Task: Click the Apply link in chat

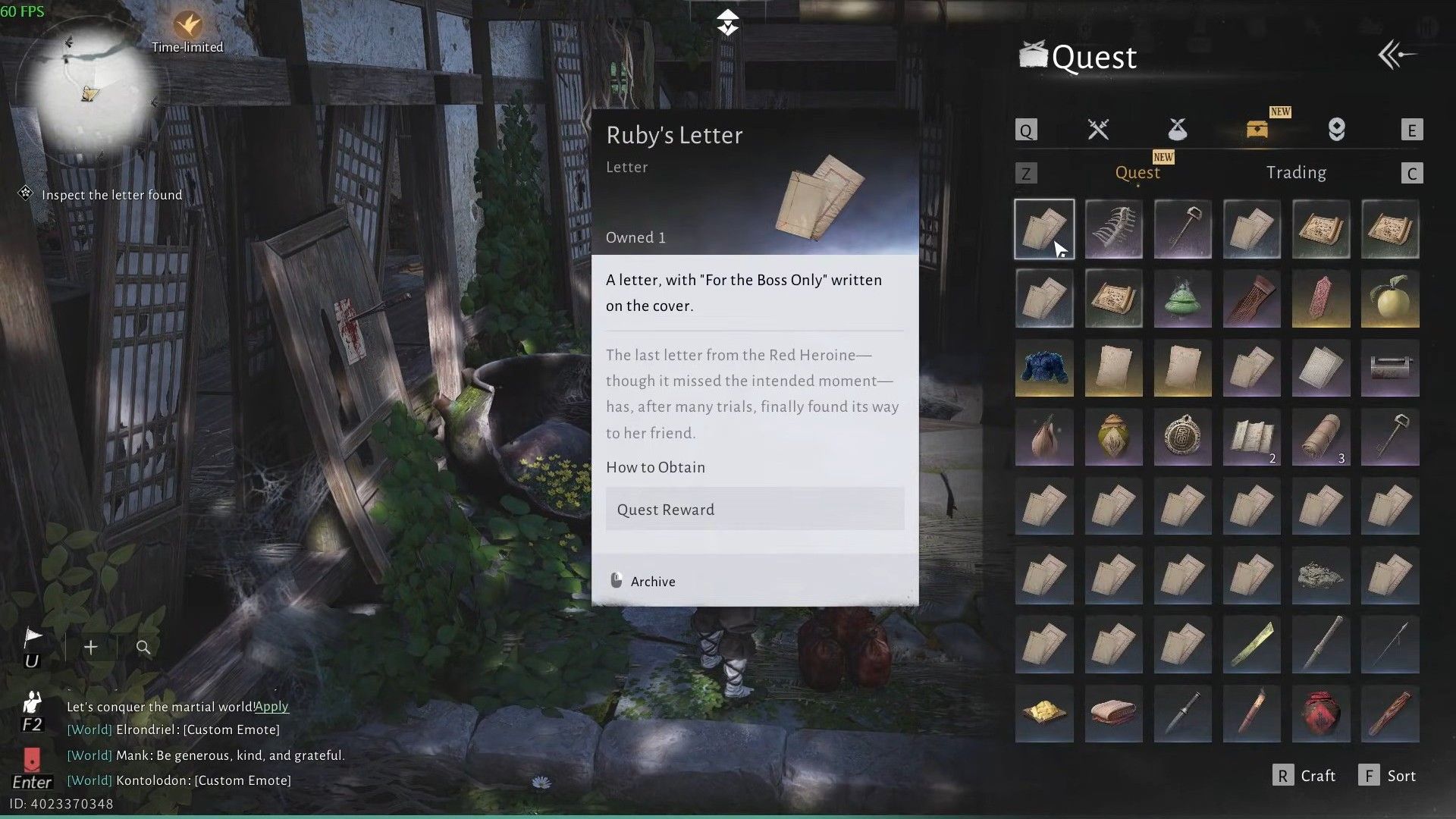Action: 271,707
